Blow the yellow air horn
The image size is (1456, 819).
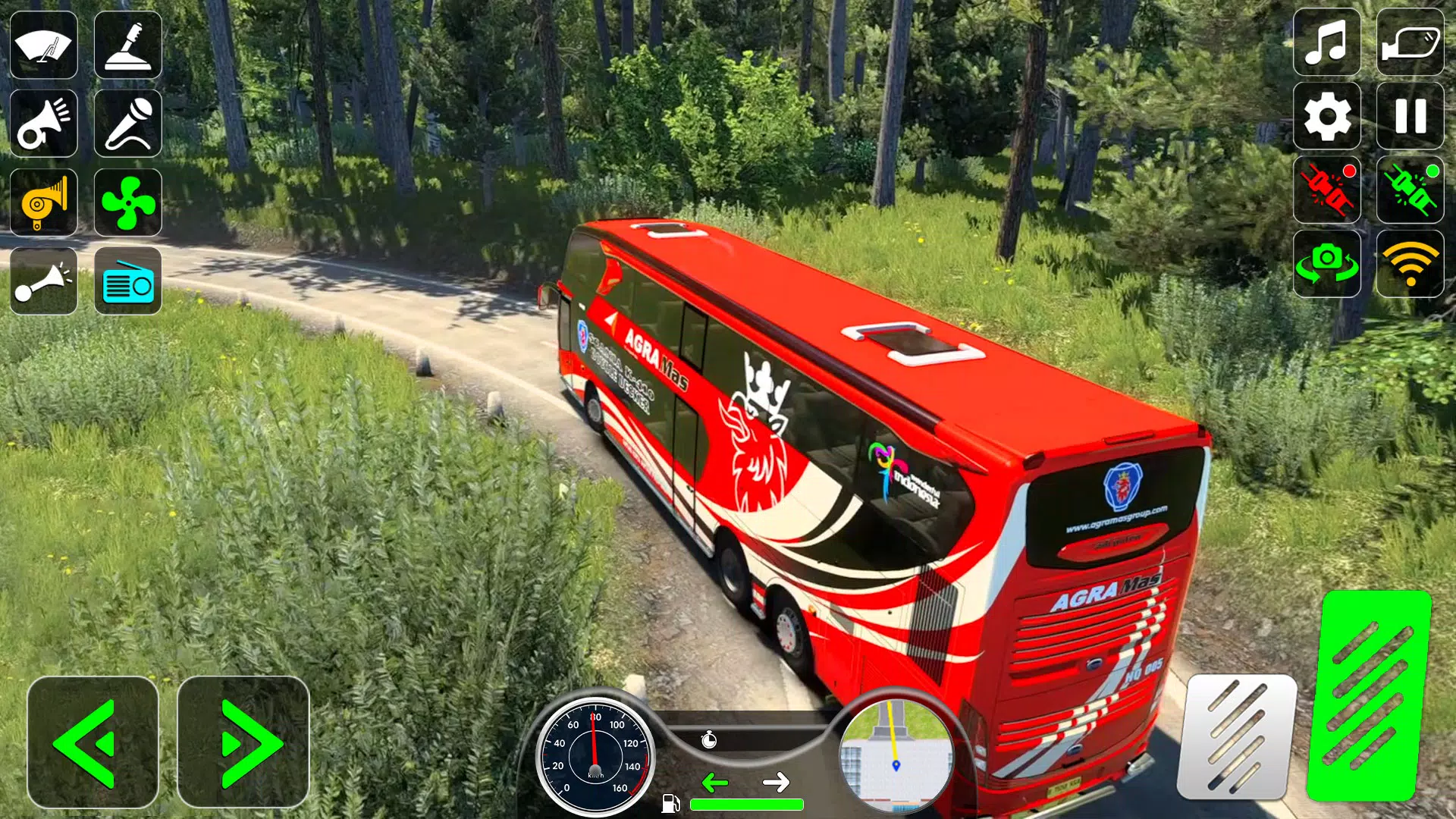(44, 202)
